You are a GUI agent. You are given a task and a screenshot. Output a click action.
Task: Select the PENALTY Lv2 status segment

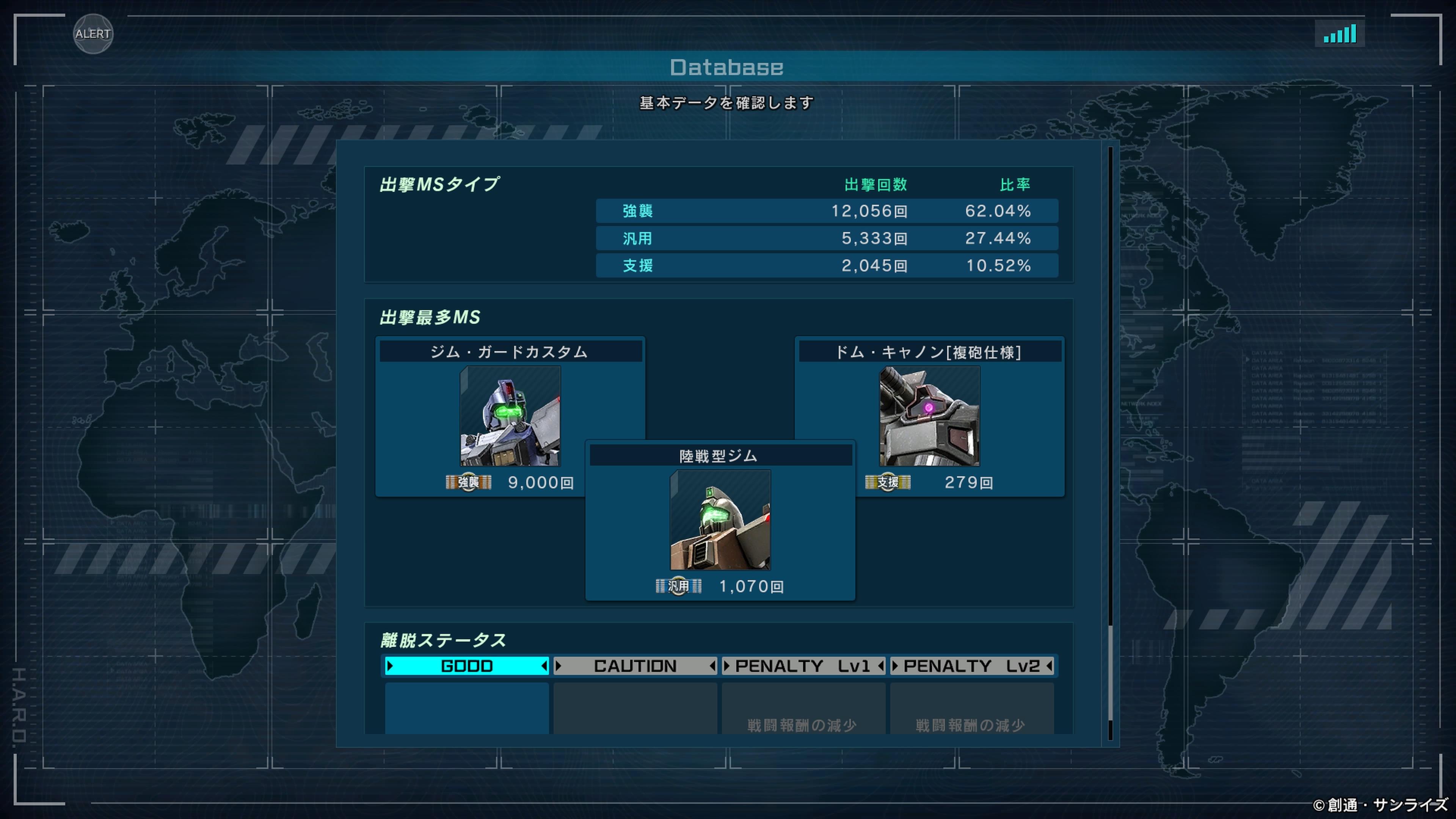point(971,666)
